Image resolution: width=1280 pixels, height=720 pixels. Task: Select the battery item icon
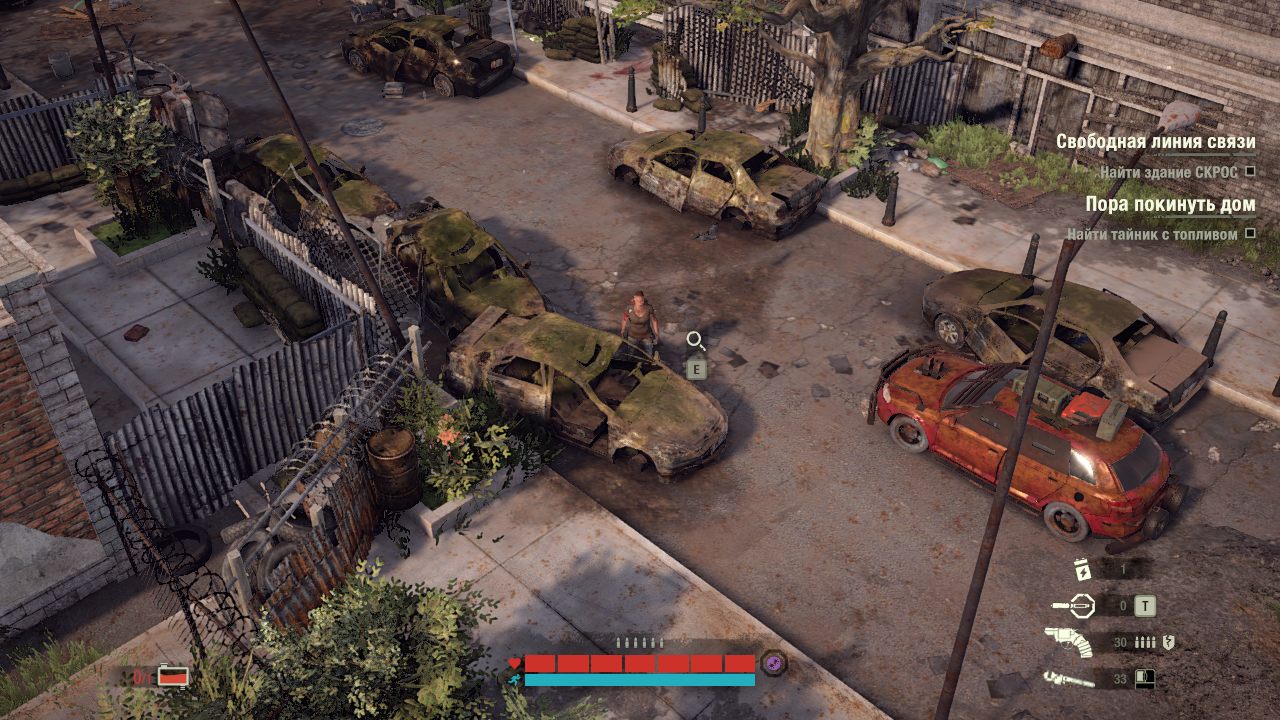click(1080, 569)
